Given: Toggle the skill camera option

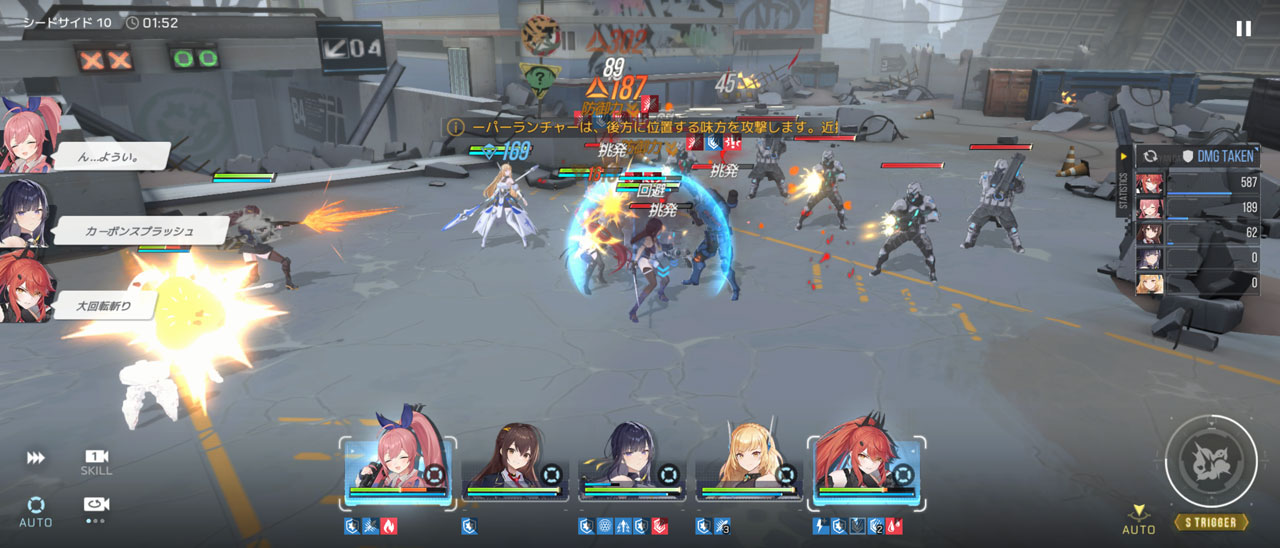Looking at the screenshot, I should click(96, 461).
